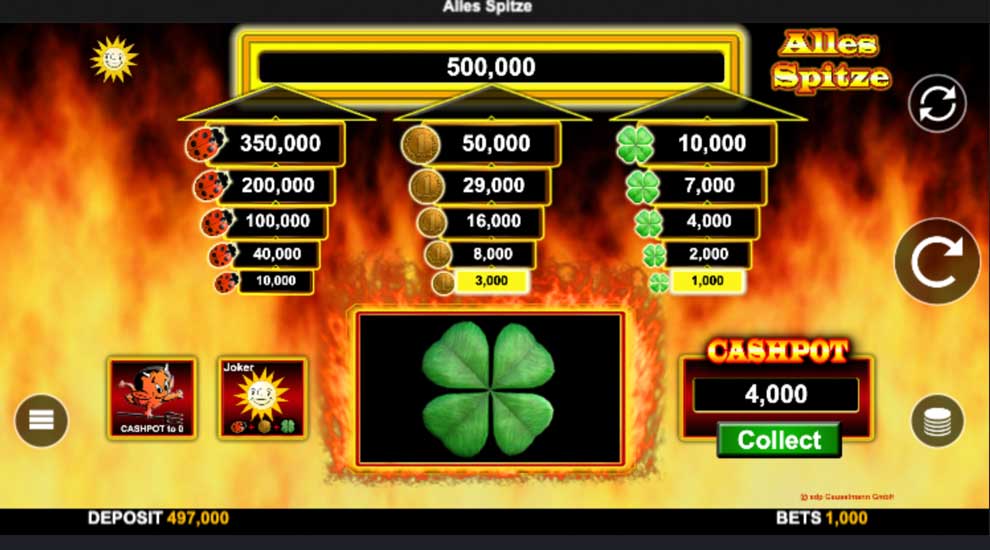Open the hamburger menu

click(x=41, y=420)
